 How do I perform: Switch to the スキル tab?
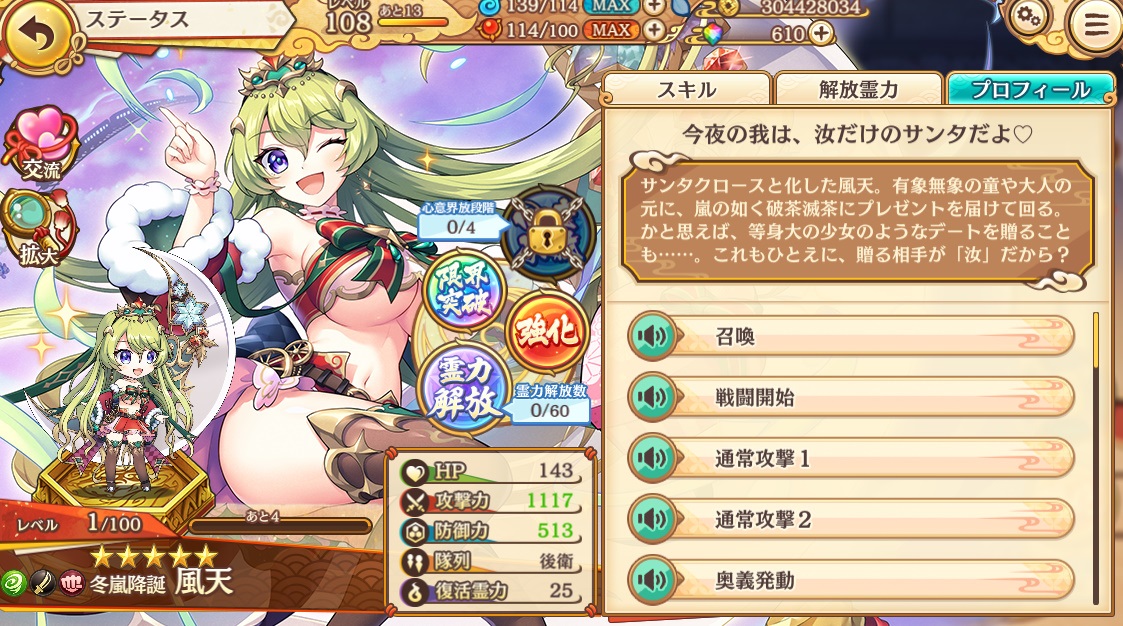click(686, 89)
